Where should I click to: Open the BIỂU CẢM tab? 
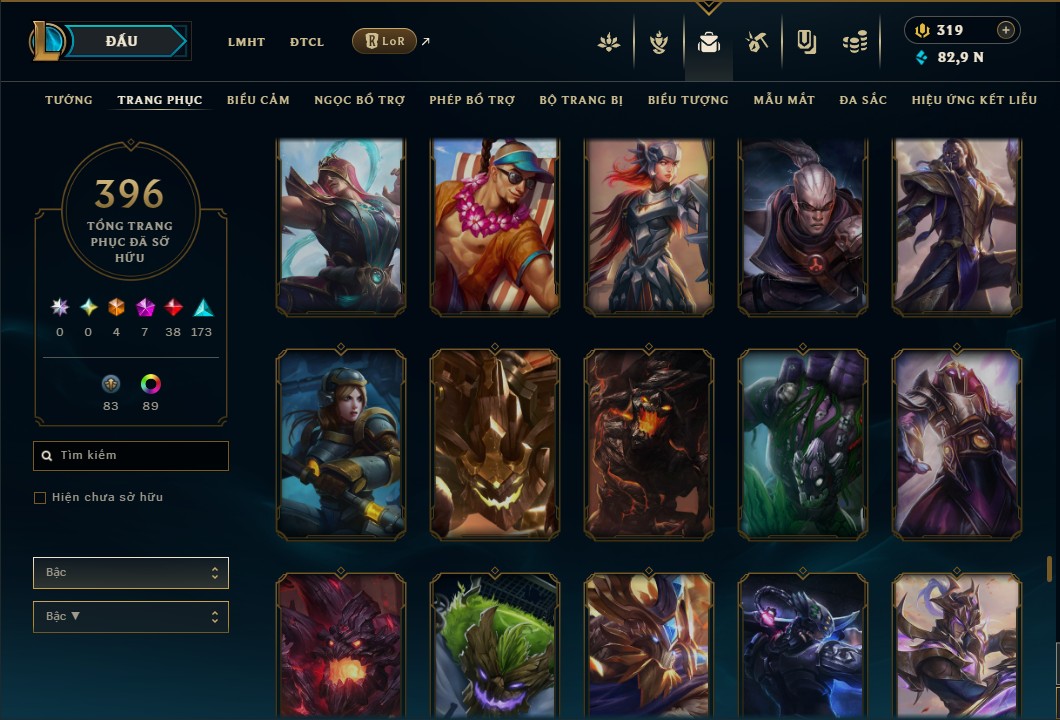[258, 100]
